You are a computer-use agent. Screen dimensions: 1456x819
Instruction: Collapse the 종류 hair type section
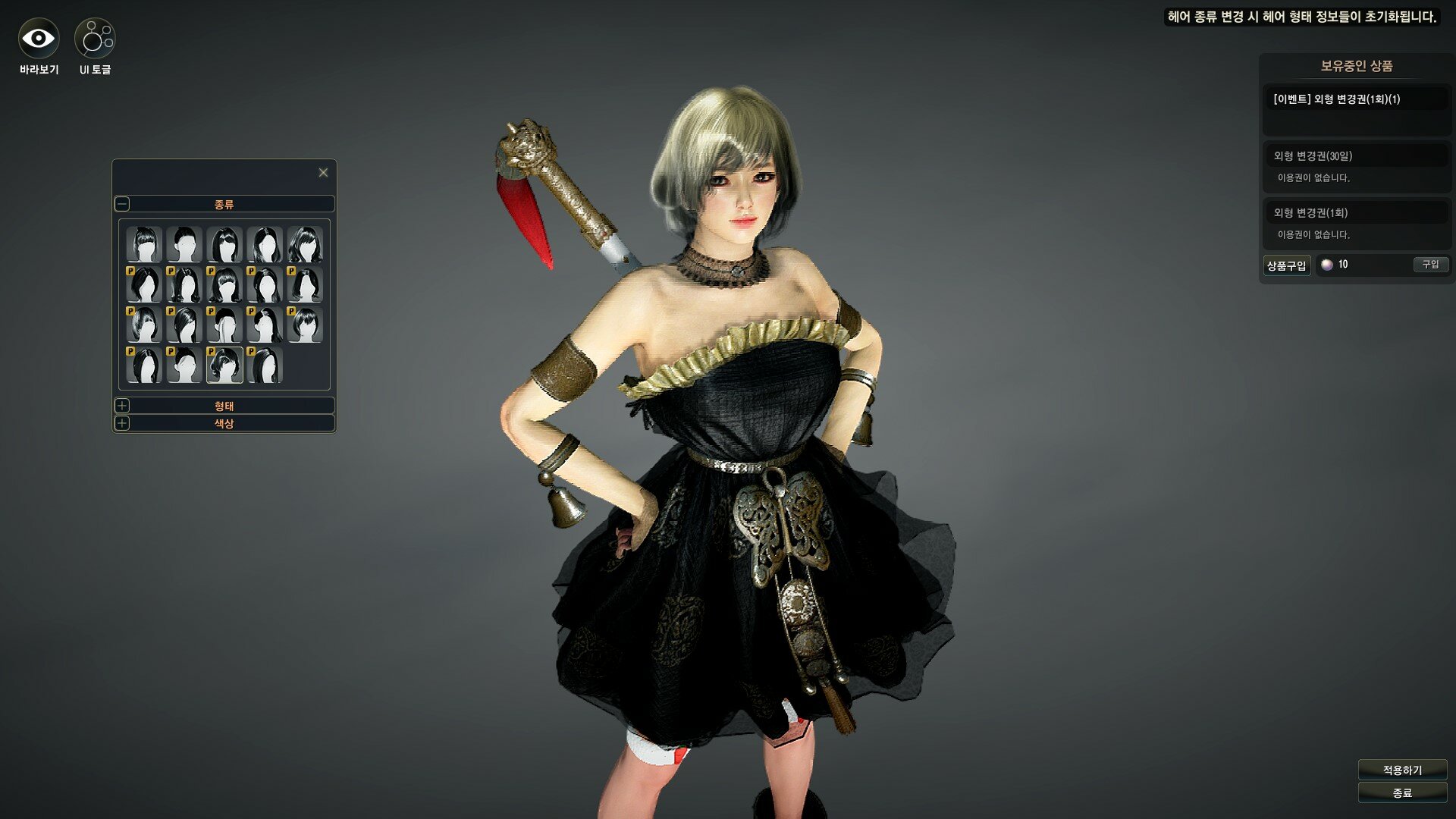pyautogui.click(x=123, y=204)
